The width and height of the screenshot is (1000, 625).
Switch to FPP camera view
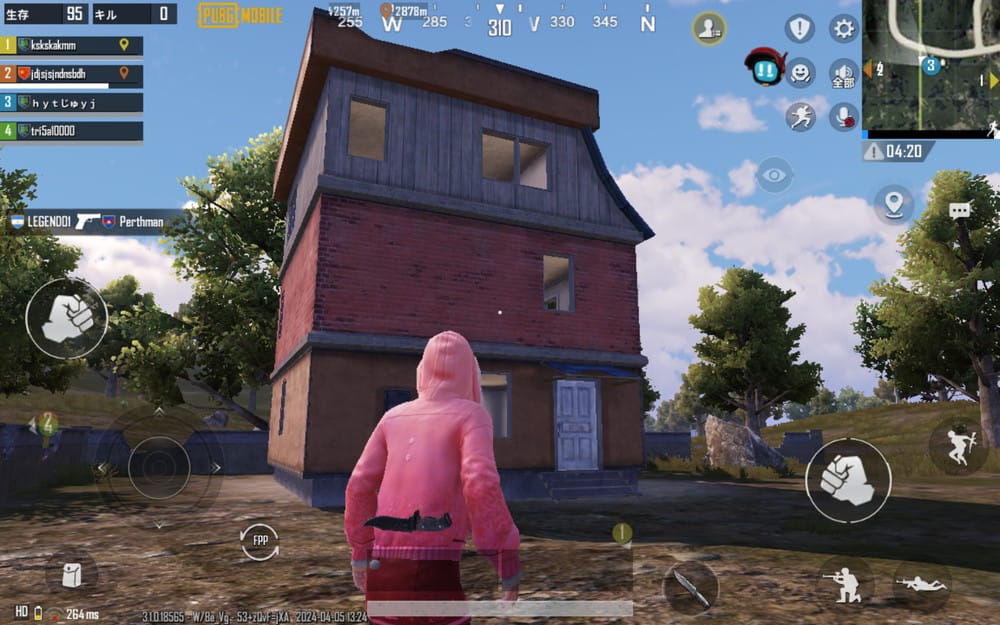(260, 542)
